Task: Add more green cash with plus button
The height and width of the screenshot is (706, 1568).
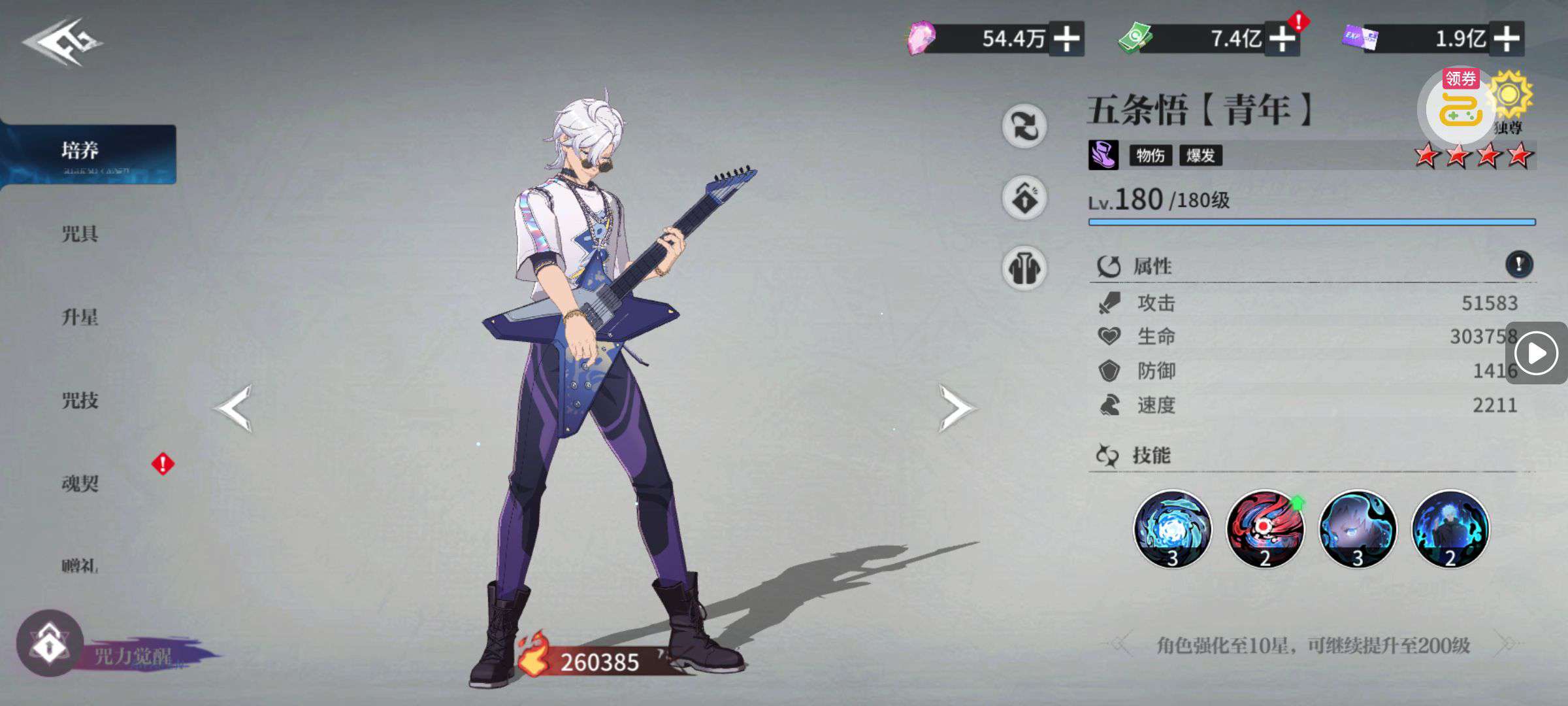Action: point(1282,39)
